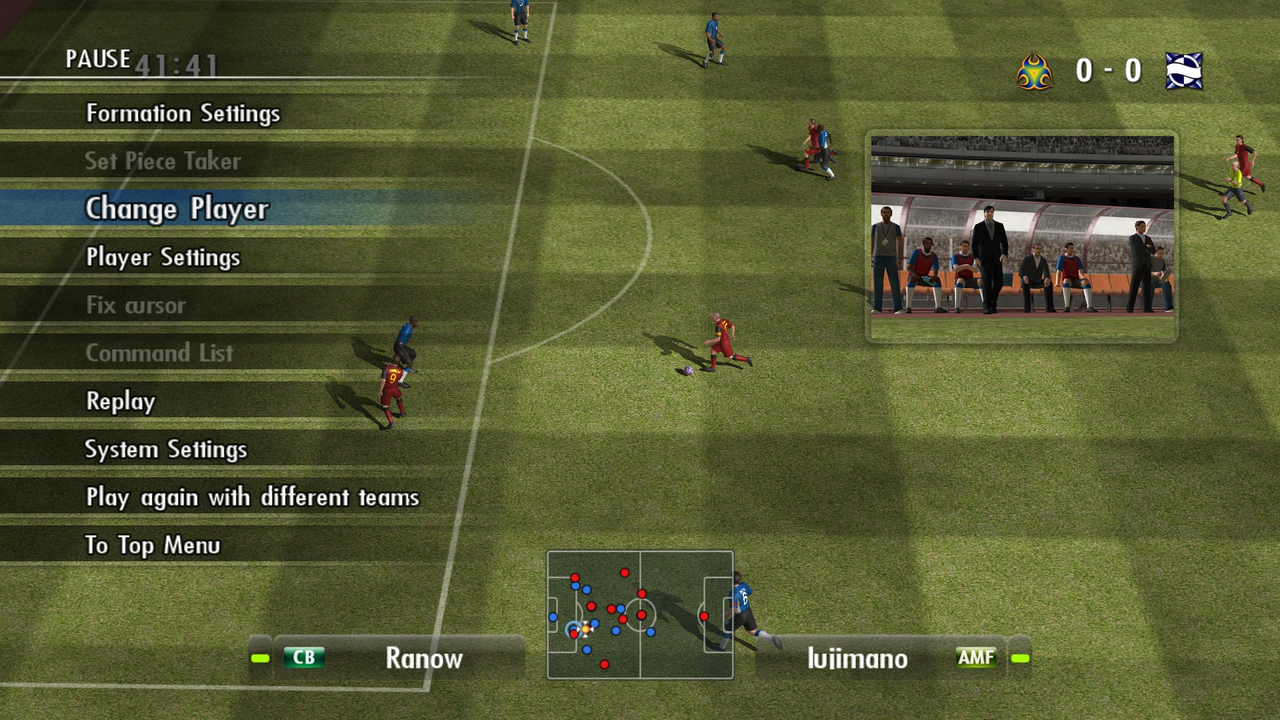The width and height of the screenshot is (1280, 720).
Task: Select the Replay option
Action: click(x=120, y=401)
